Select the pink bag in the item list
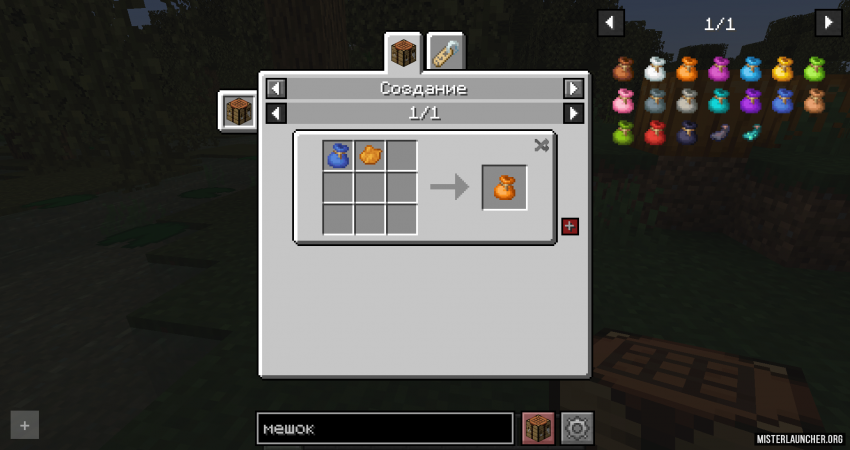This screenshot has width=850, height=450. coord(623,101)
